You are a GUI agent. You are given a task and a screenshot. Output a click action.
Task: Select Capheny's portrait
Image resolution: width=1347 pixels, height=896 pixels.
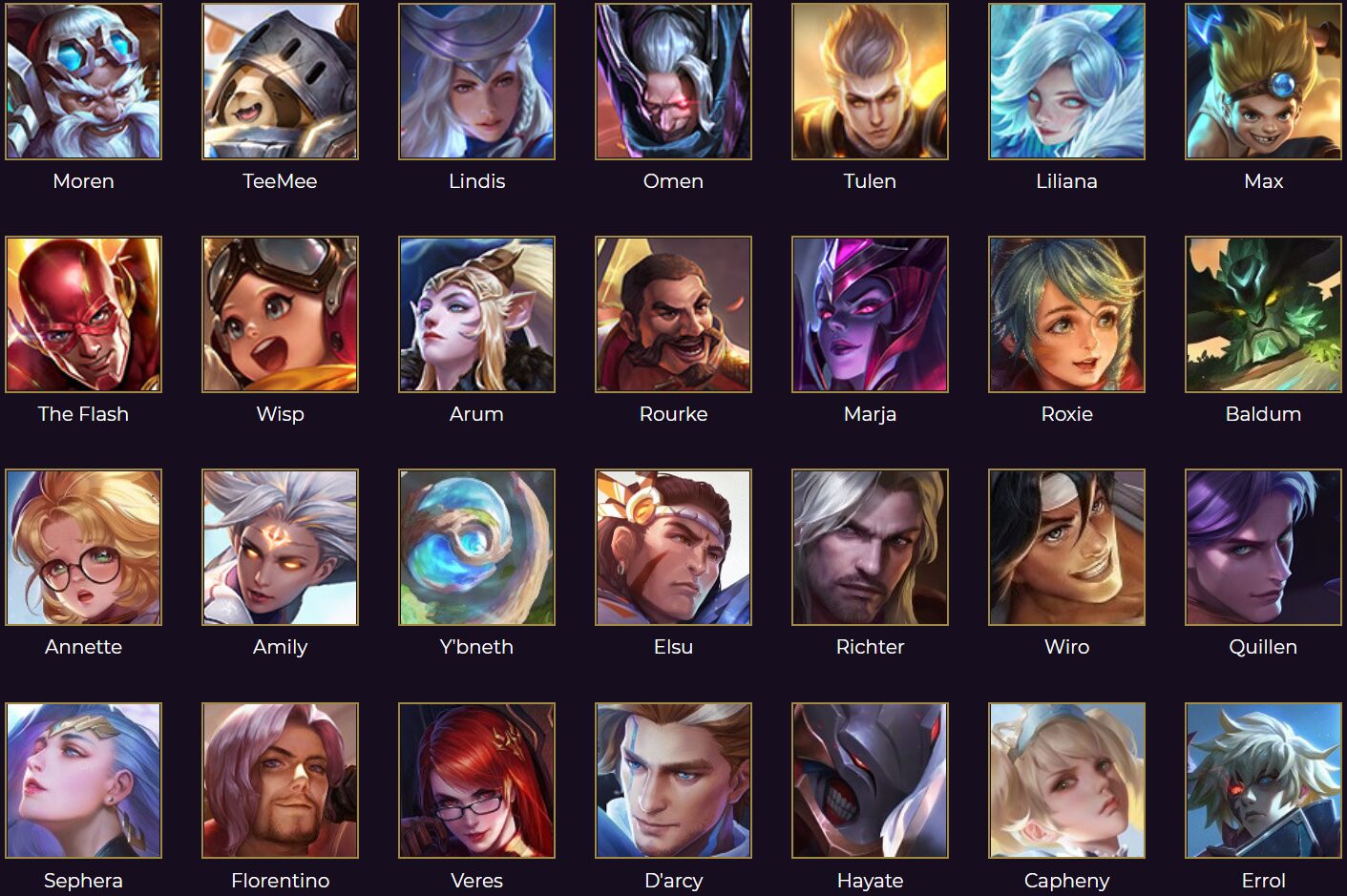tap(1066, 781)
